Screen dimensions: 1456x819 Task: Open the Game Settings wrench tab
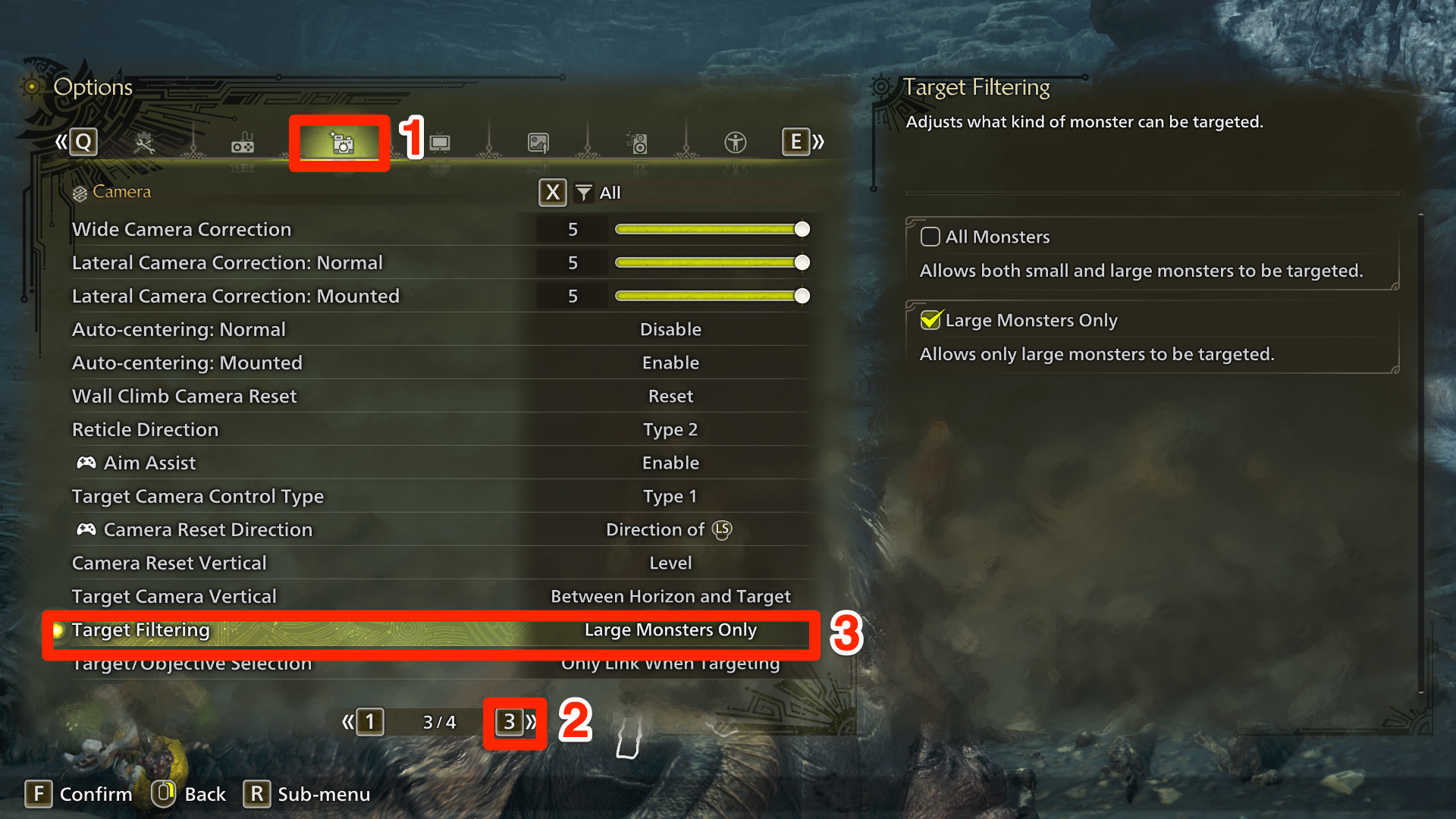point(146,142)
